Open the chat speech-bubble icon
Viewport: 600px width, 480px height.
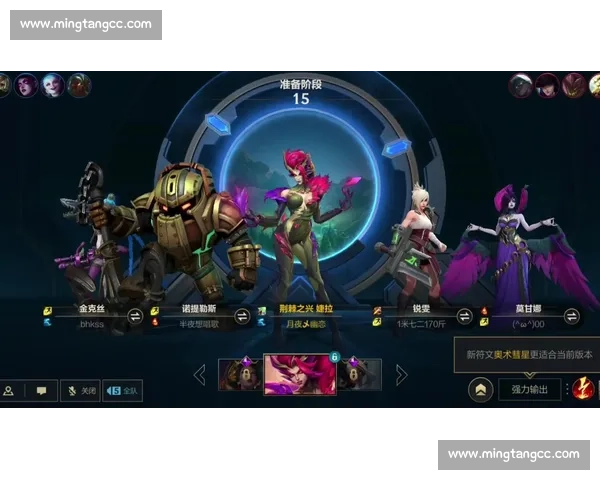[x=41, y=391]
